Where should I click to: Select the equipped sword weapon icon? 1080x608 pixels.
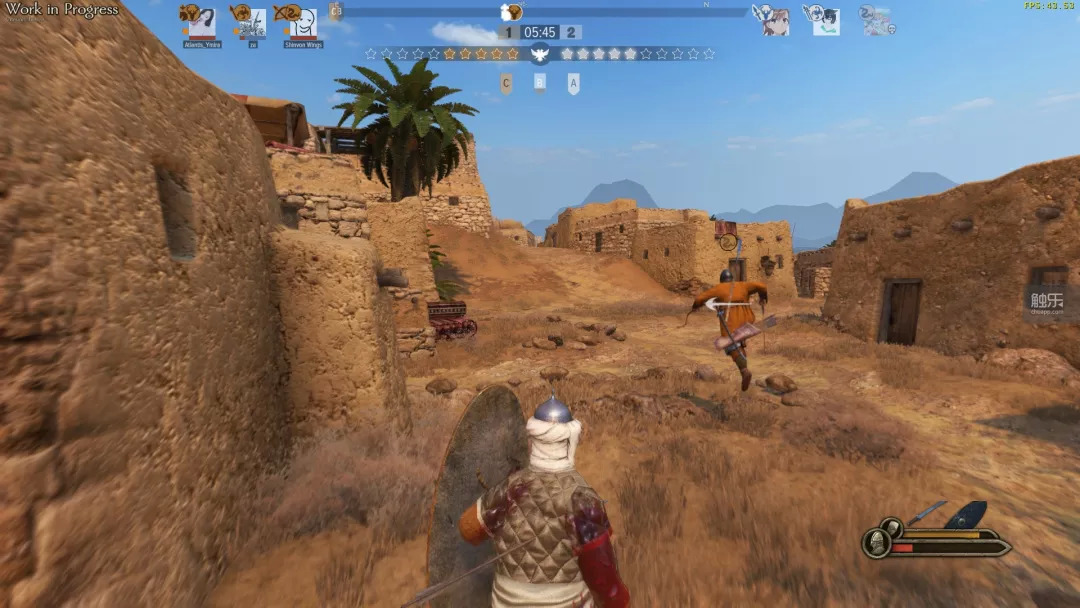[x=926, y=512]
